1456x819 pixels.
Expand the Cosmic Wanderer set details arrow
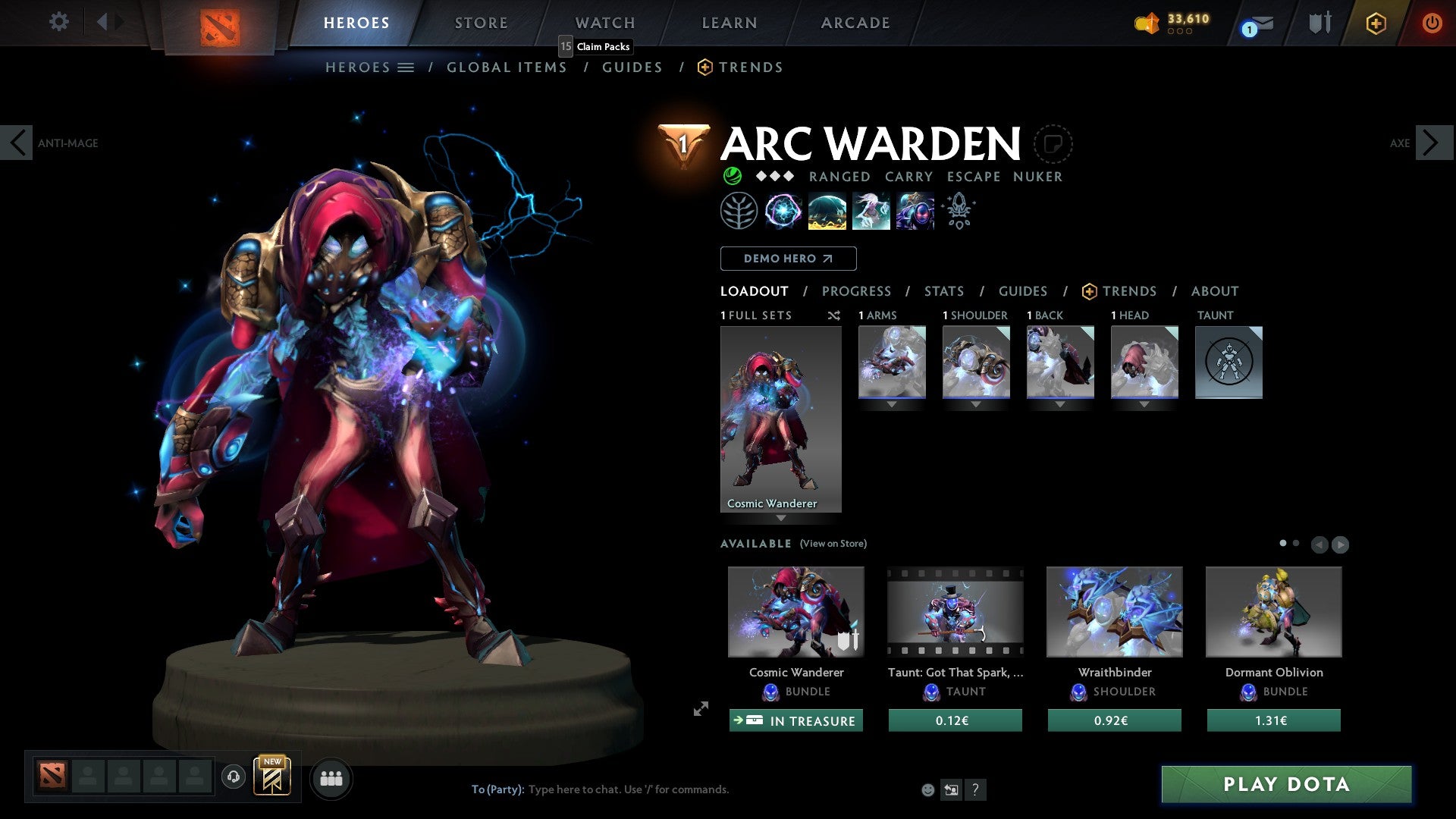tap(781, 517)
